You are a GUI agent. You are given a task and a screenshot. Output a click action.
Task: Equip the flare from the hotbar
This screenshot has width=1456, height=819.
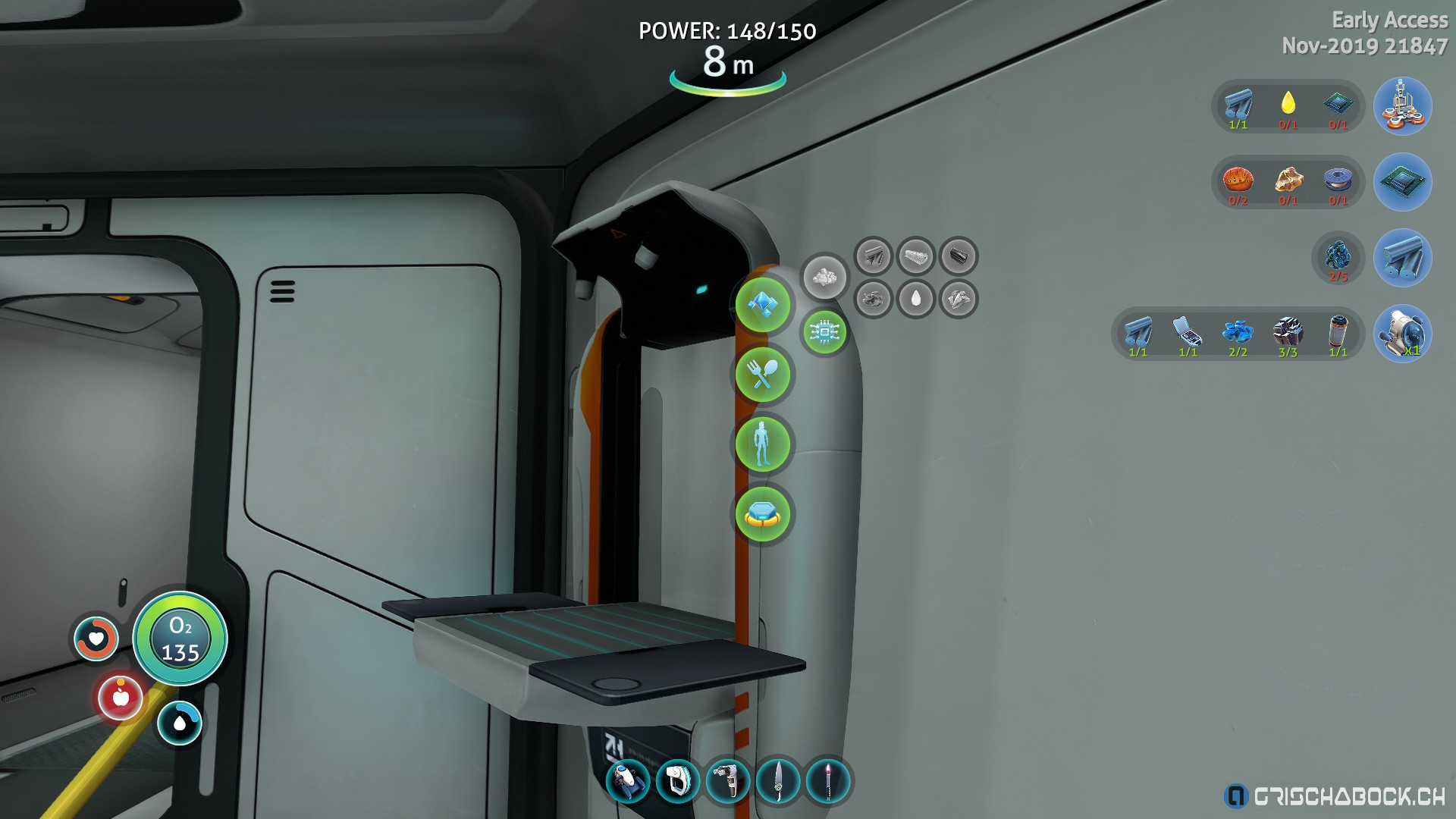click(x=828, y=781)
